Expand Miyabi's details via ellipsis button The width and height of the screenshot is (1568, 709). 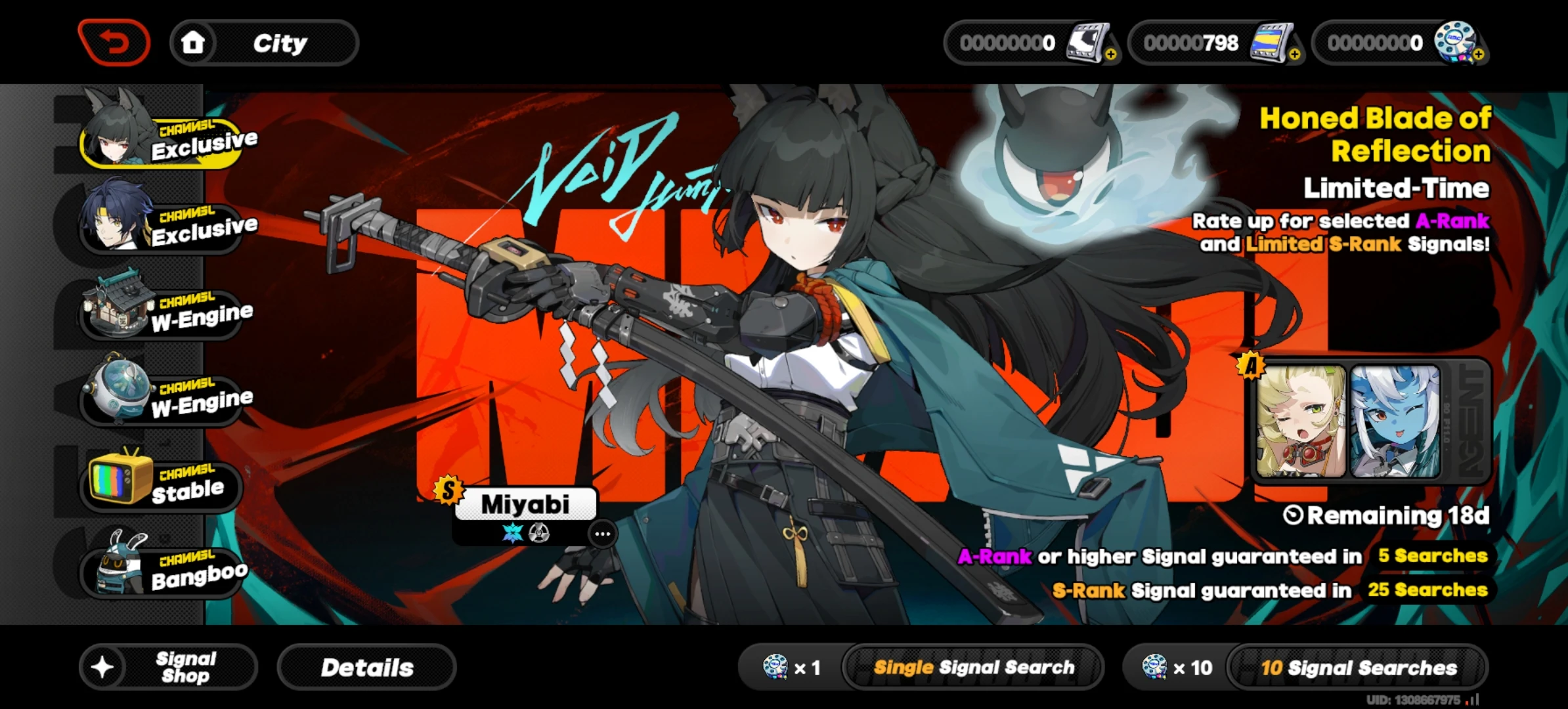pos(601,534)
